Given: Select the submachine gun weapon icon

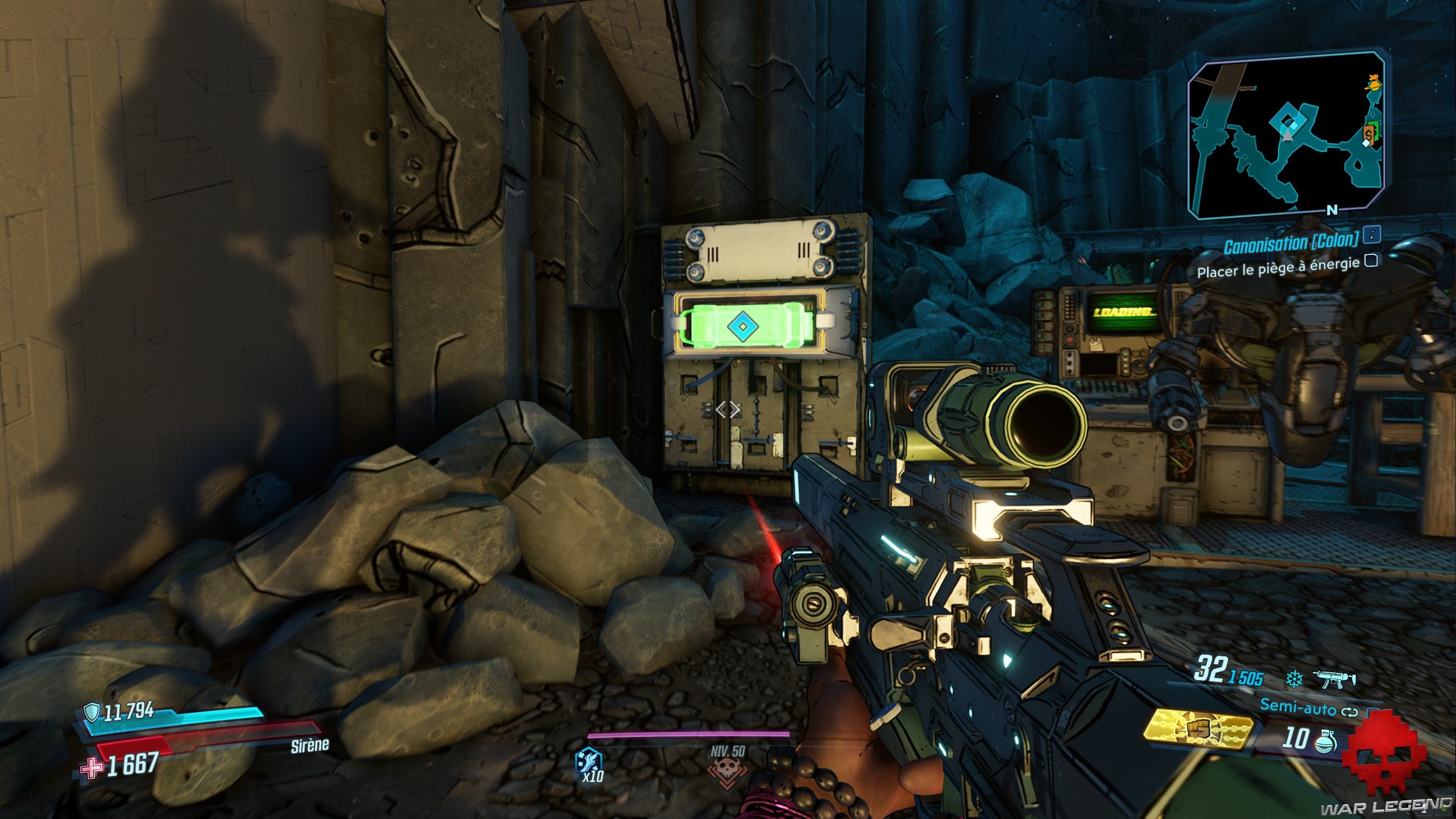Looking at the screenshot, I should pyautogui.click(x=1335, y=679).
